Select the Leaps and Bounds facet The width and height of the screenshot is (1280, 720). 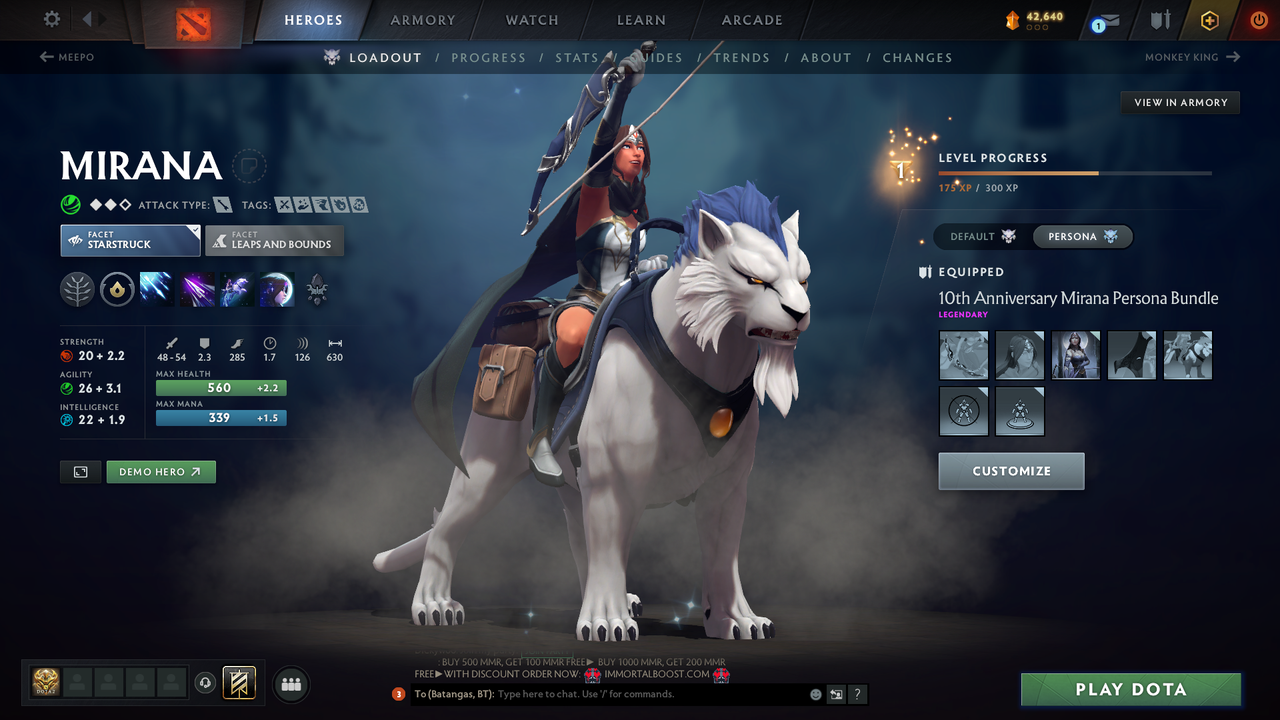click(x=275, y=241)
